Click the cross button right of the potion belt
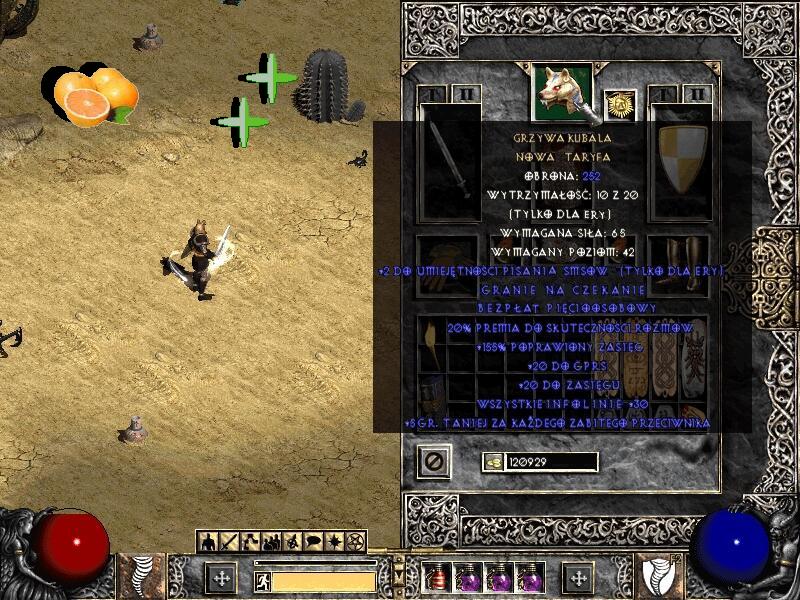800x600 pixels. pyautogui.click(x=578, y=578)
